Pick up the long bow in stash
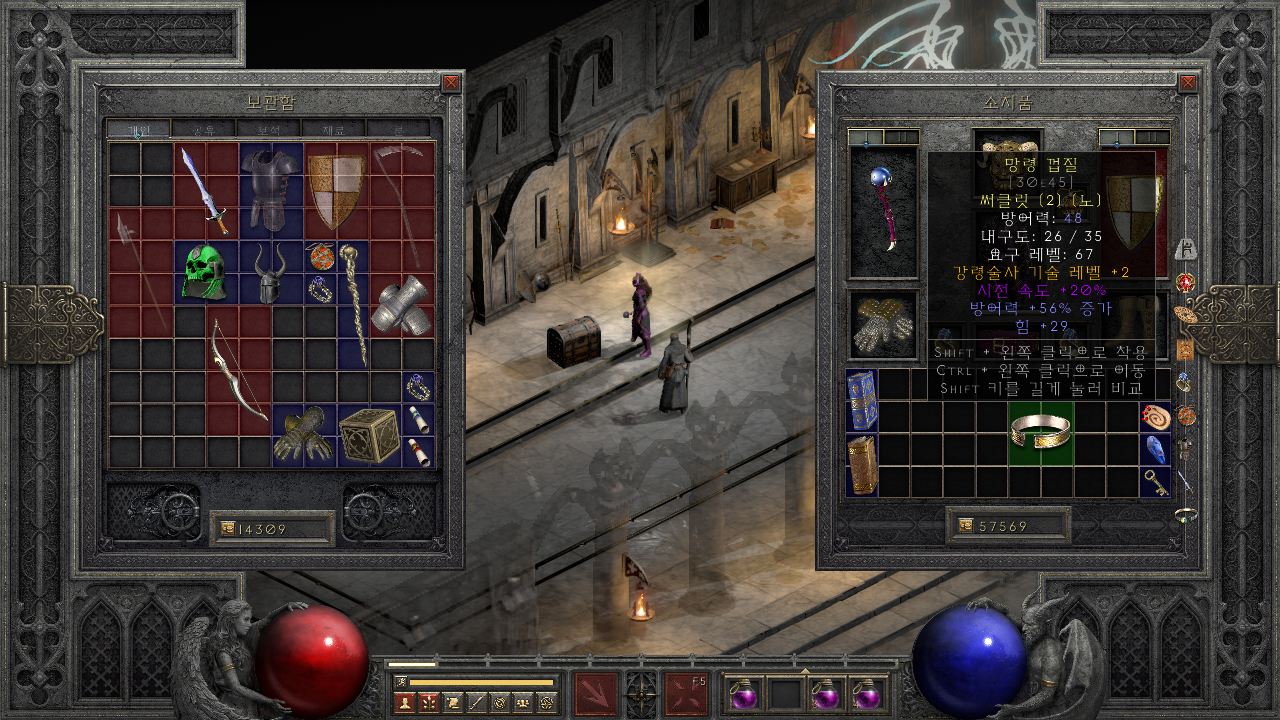Viewport: 1280px width, 720px height. pos(238,370)
